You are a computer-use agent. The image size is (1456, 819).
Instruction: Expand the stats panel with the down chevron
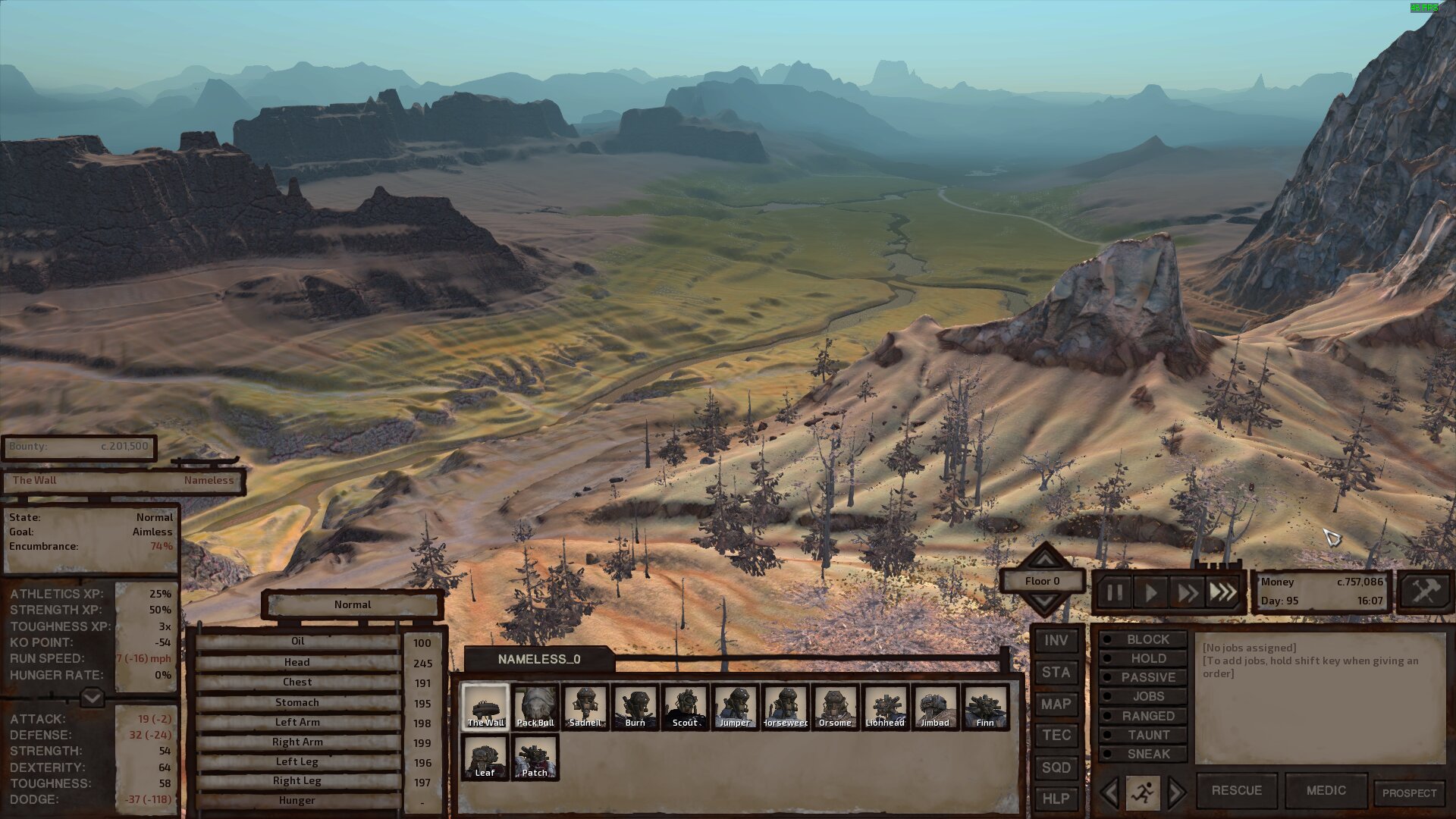tap(90, 696)
